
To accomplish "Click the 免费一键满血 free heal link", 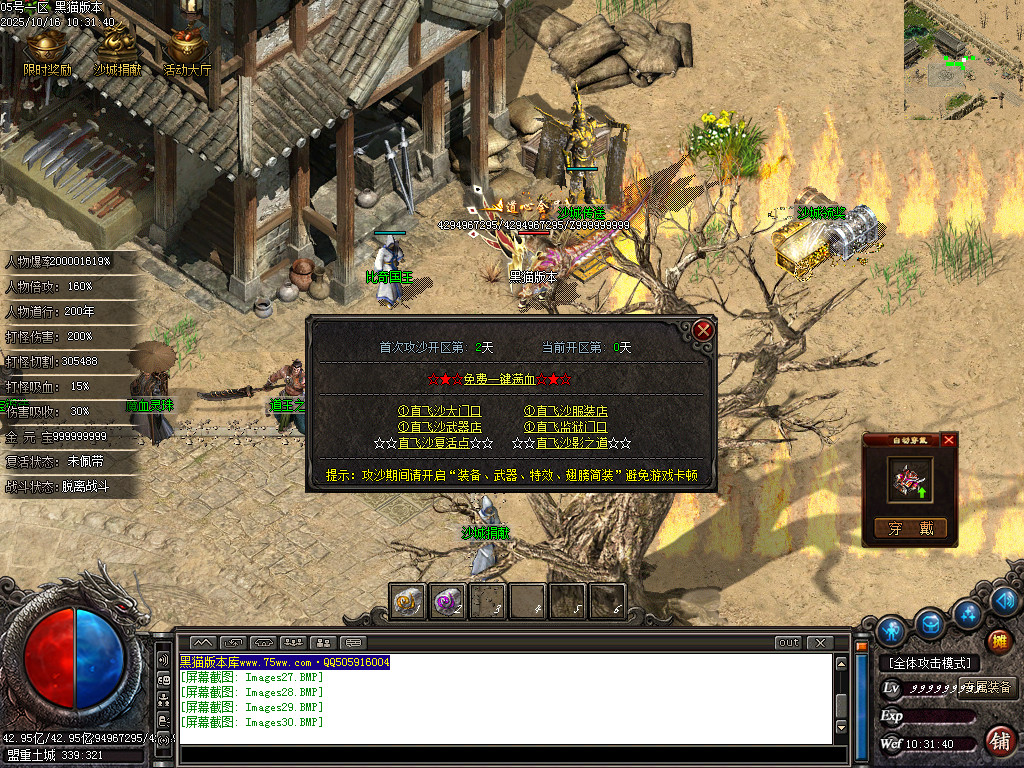I will point(512,380).
